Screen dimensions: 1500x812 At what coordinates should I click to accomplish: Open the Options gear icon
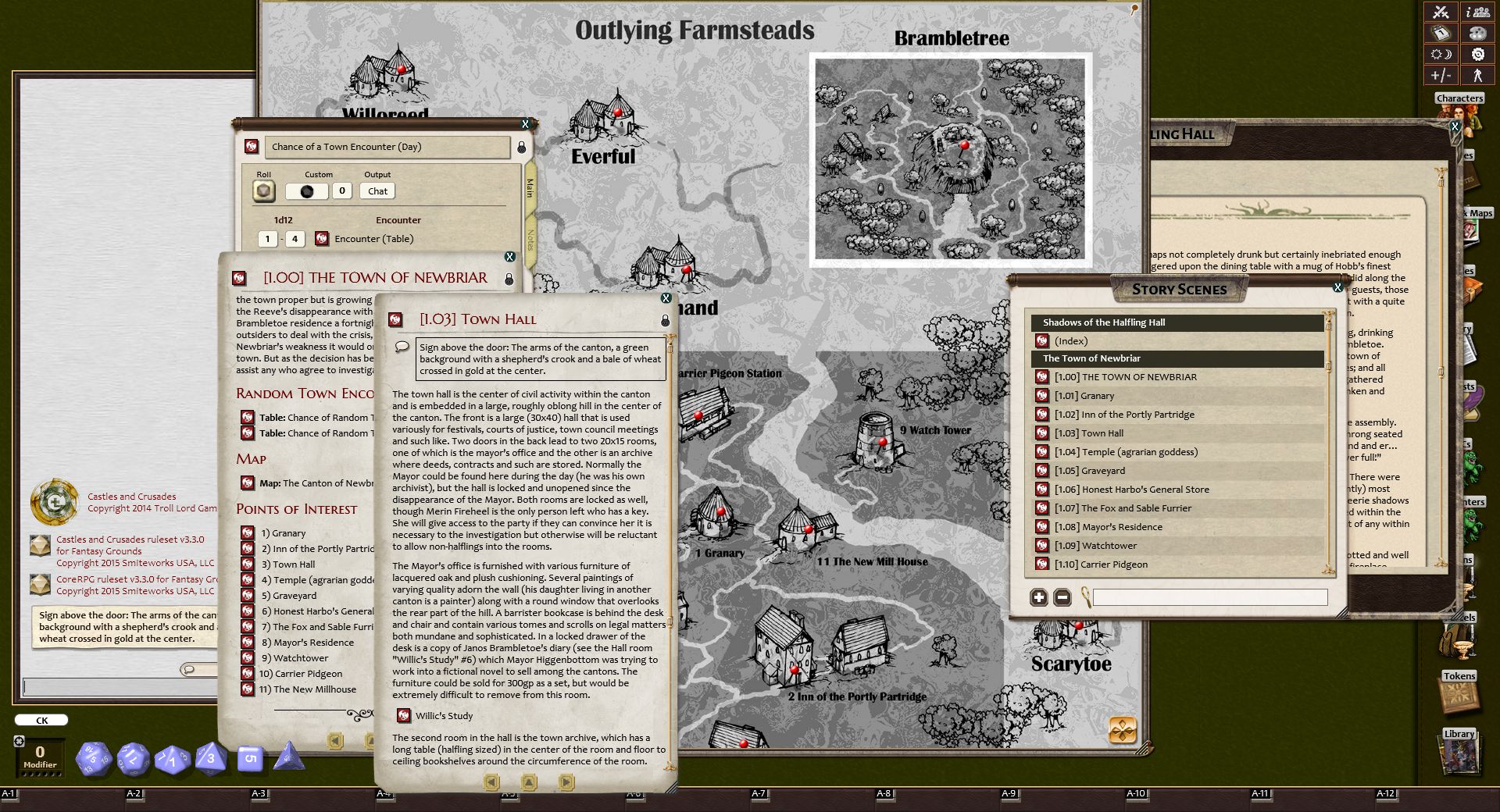(1477, 54)
